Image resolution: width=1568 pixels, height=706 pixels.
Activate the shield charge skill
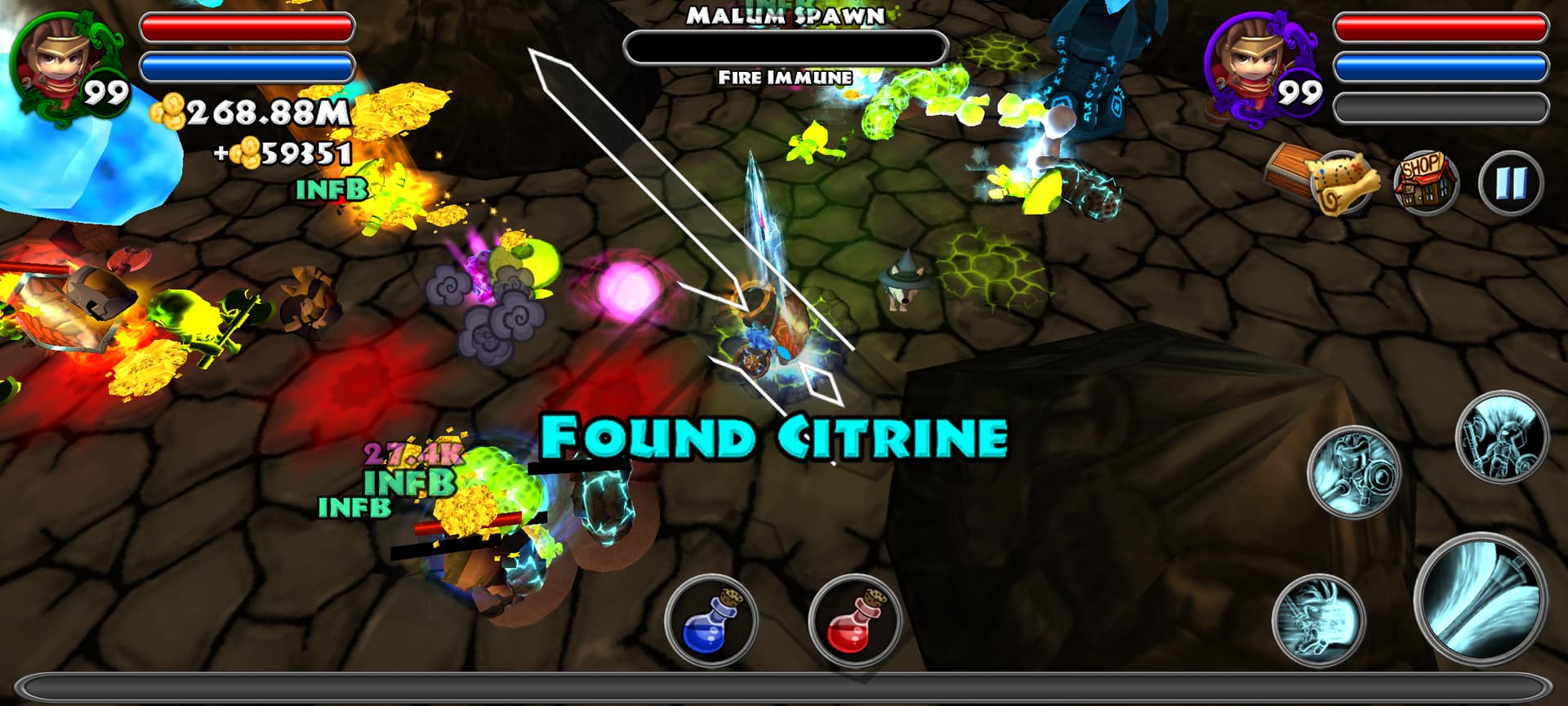(1353, 472)
